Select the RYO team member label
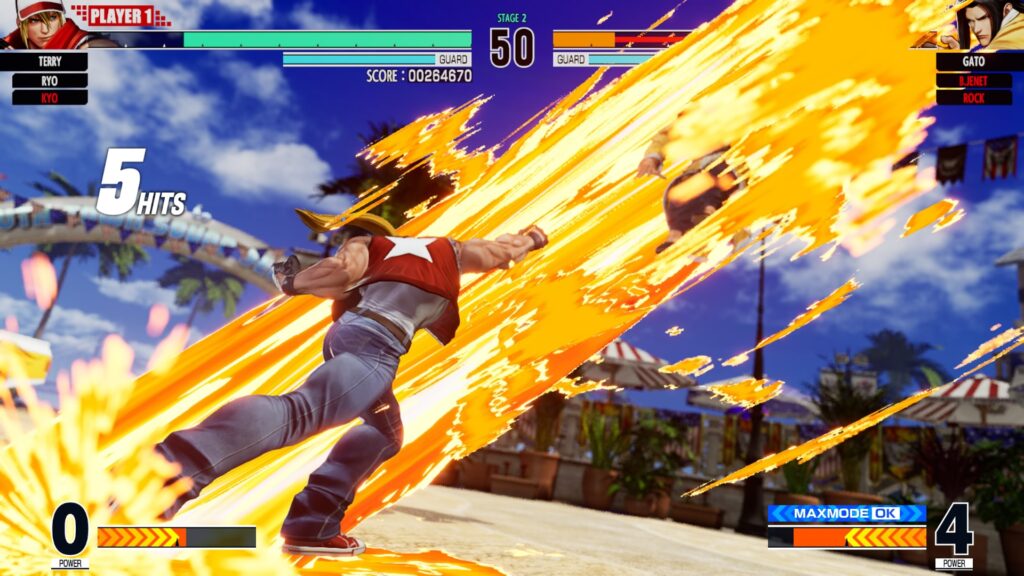 click(50, 80)
